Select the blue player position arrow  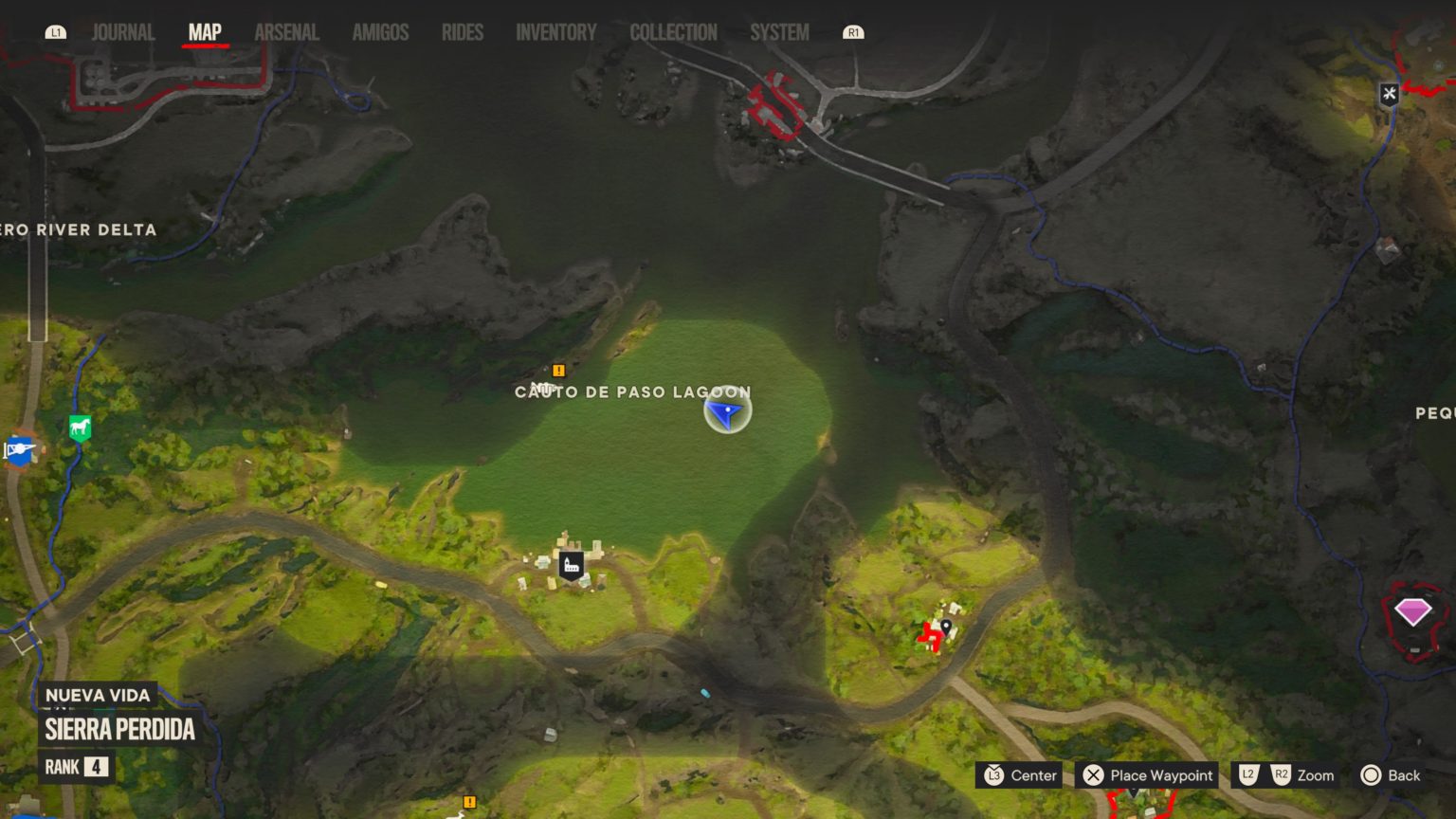click(726, 411)
